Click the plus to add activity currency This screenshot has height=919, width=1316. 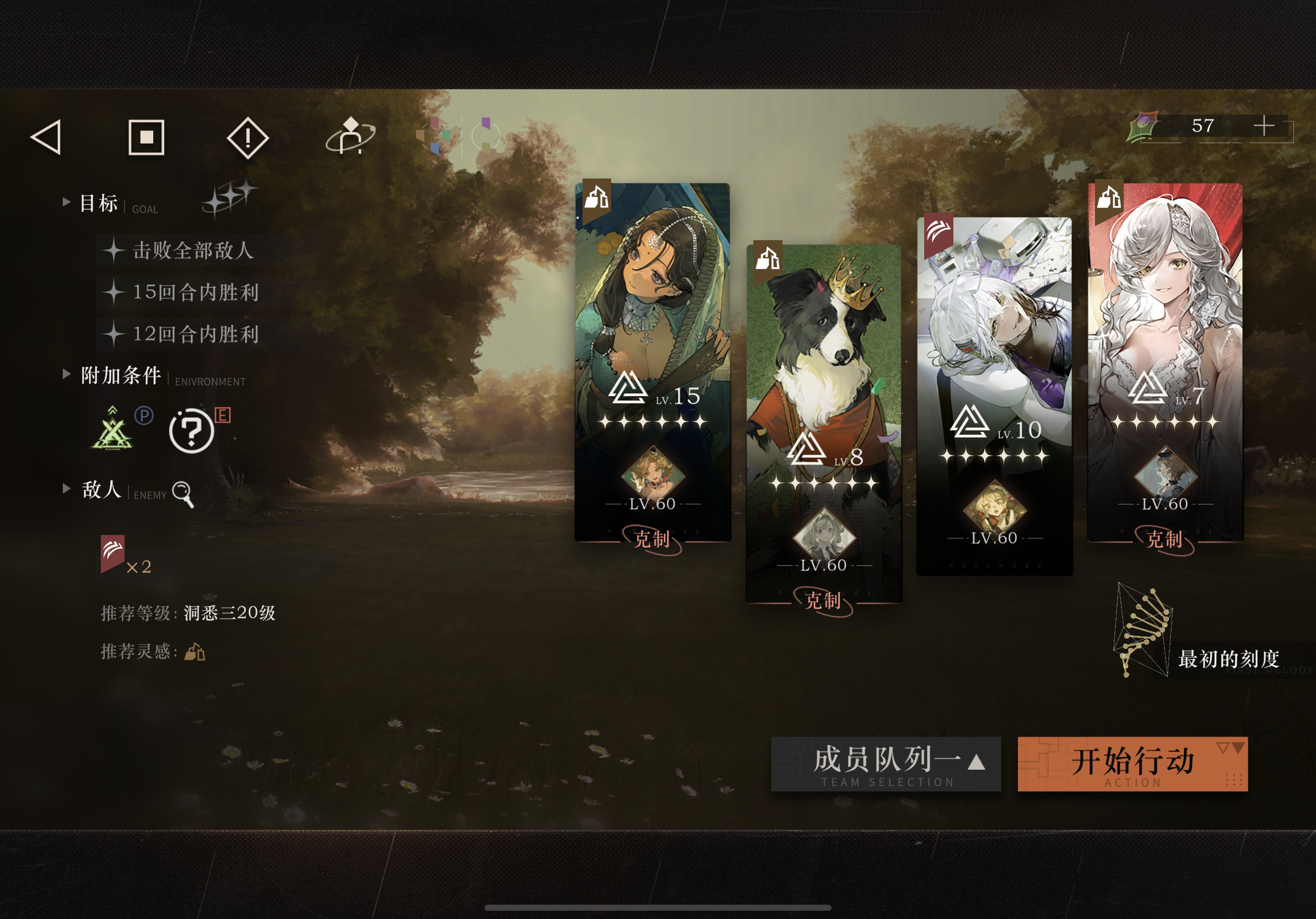point(1265,127)
